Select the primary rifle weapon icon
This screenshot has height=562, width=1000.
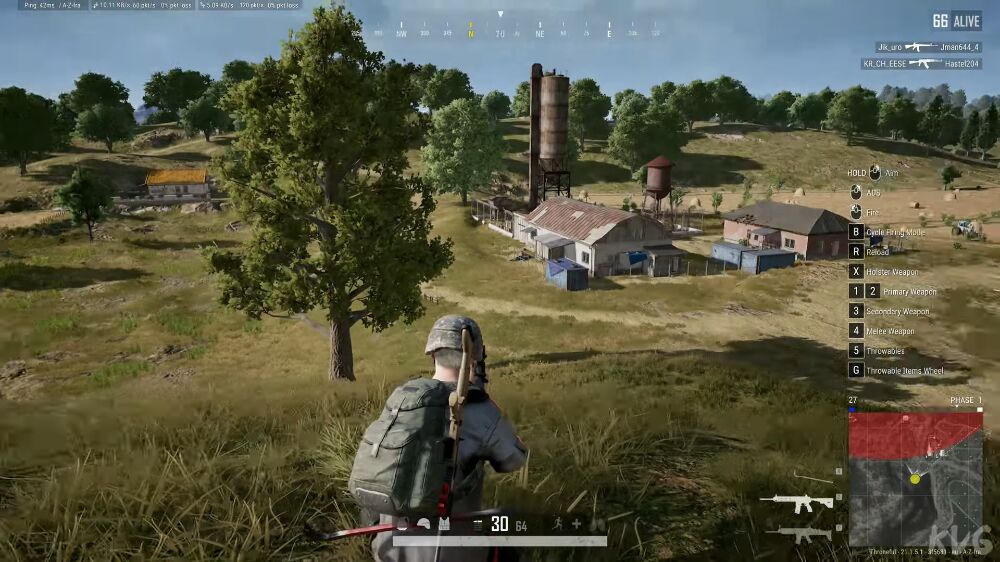796,501
